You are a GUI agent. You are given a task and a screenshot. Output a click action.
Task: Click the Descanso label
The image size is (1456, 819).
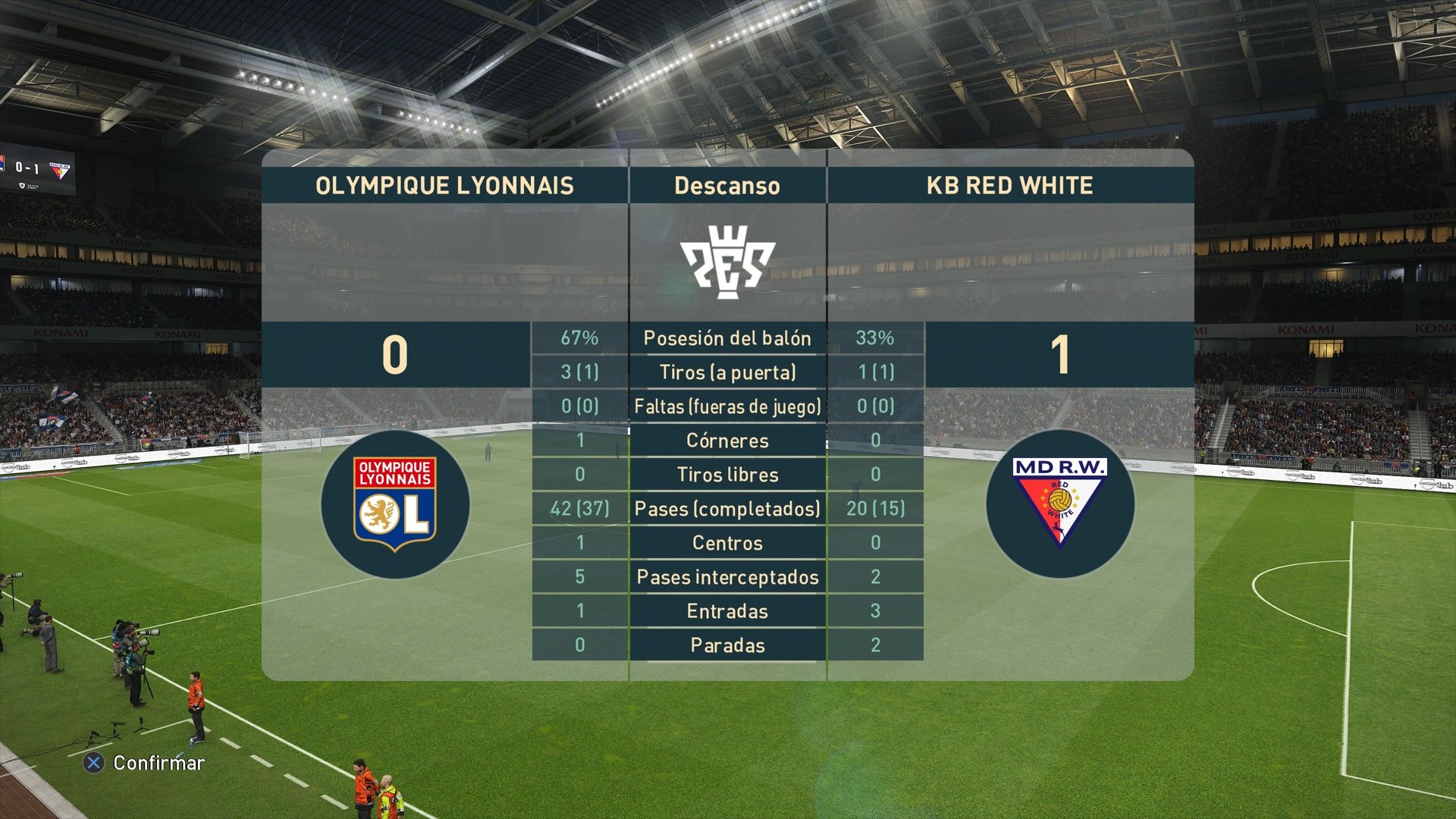click(726, 184)
